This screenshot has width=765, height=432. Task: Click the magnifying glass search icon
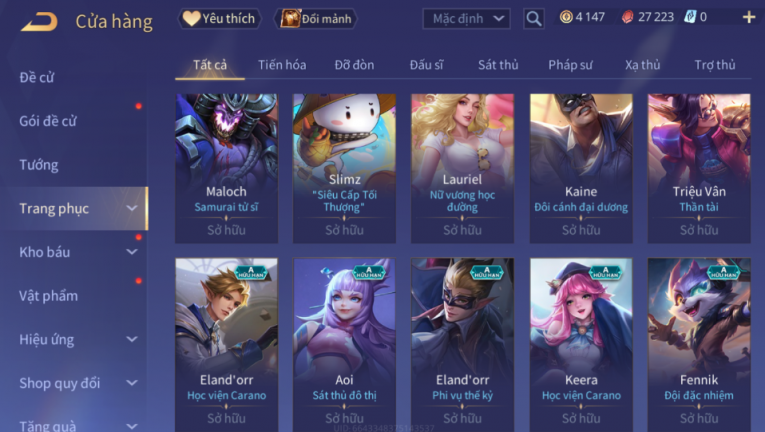[534, 18]
